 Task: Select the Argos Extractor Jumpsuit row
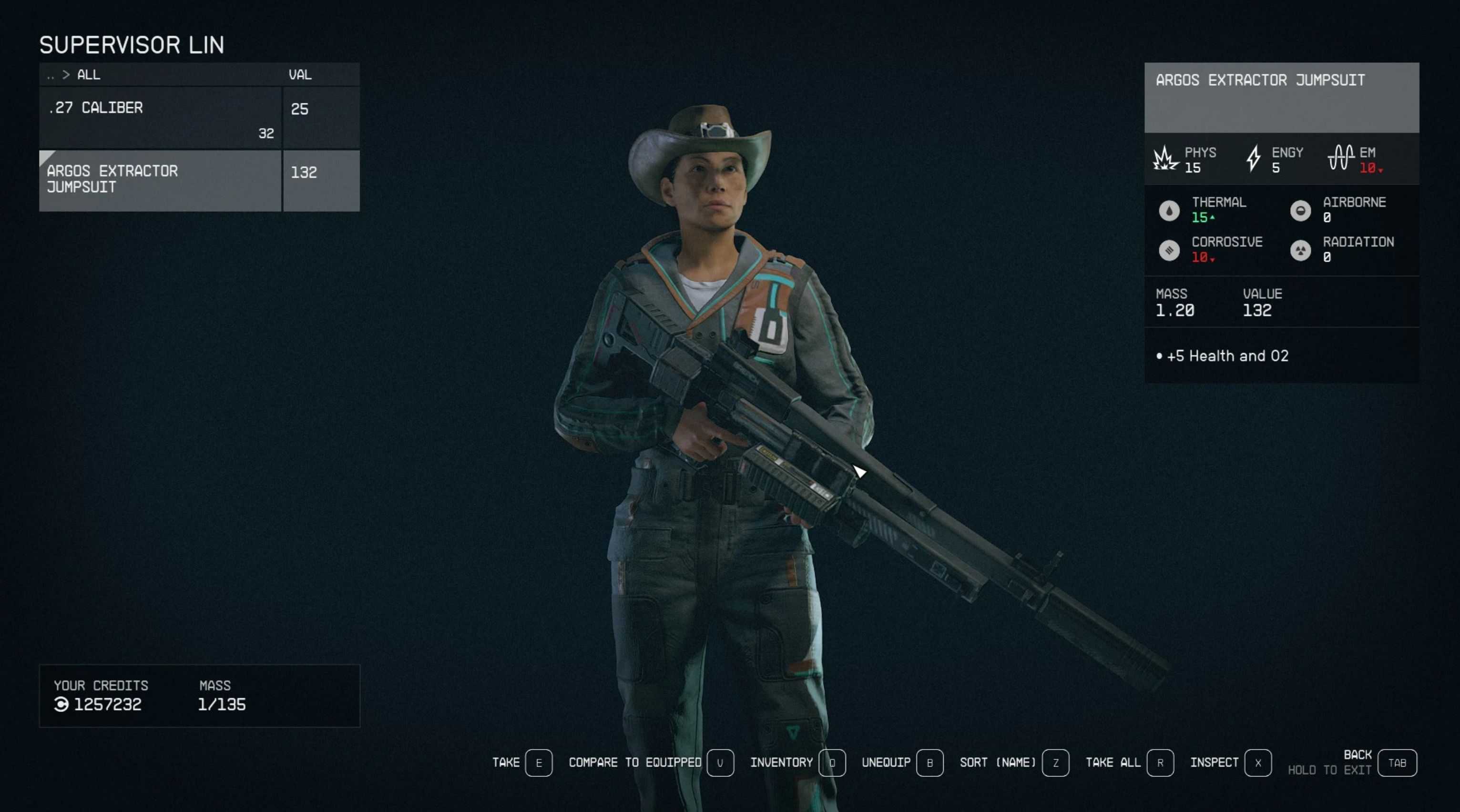[x=160, y=180]
